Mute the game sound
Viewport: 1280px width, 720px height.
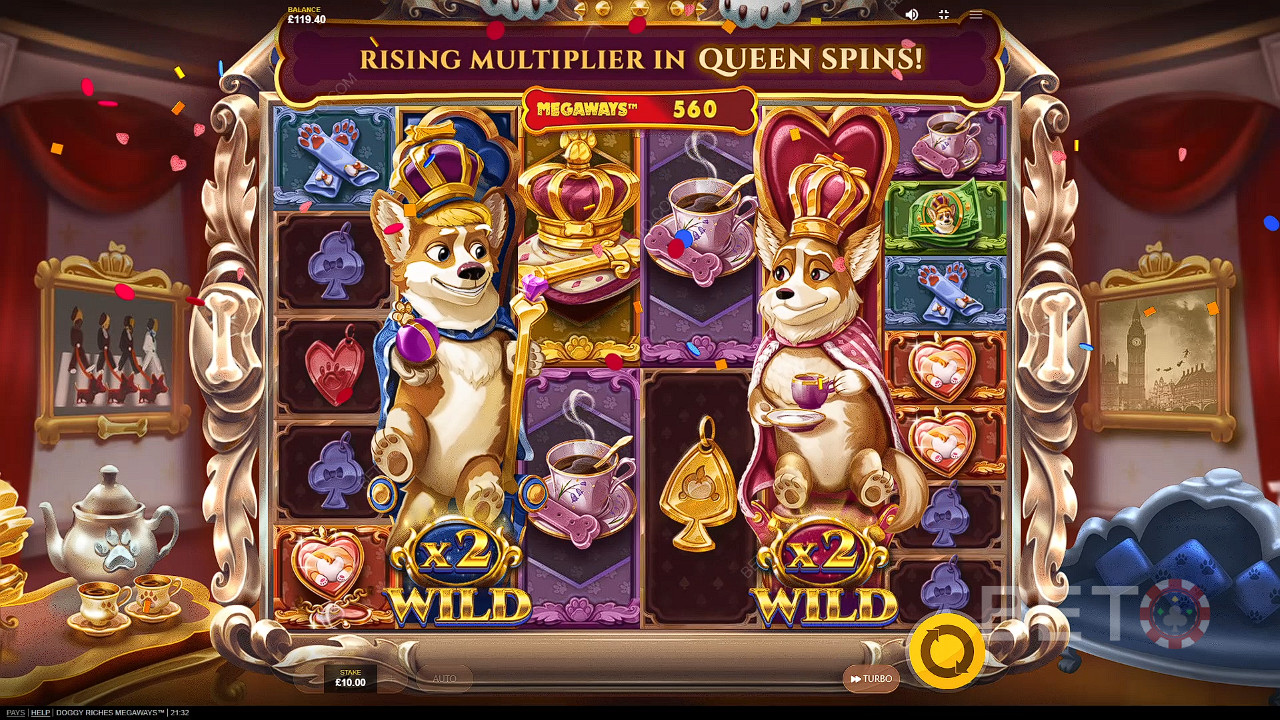click(x=911, y=14)
